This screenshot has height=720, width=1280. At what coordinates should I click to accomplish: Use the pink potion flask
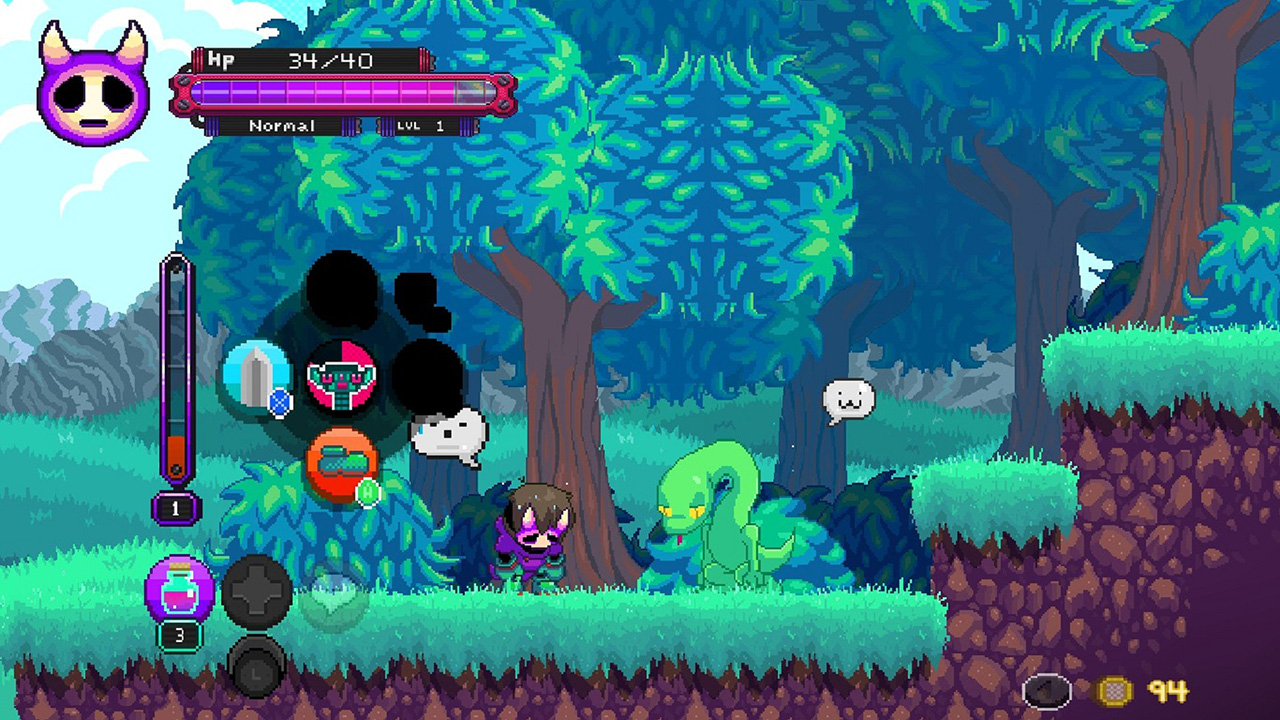[179, 589]
